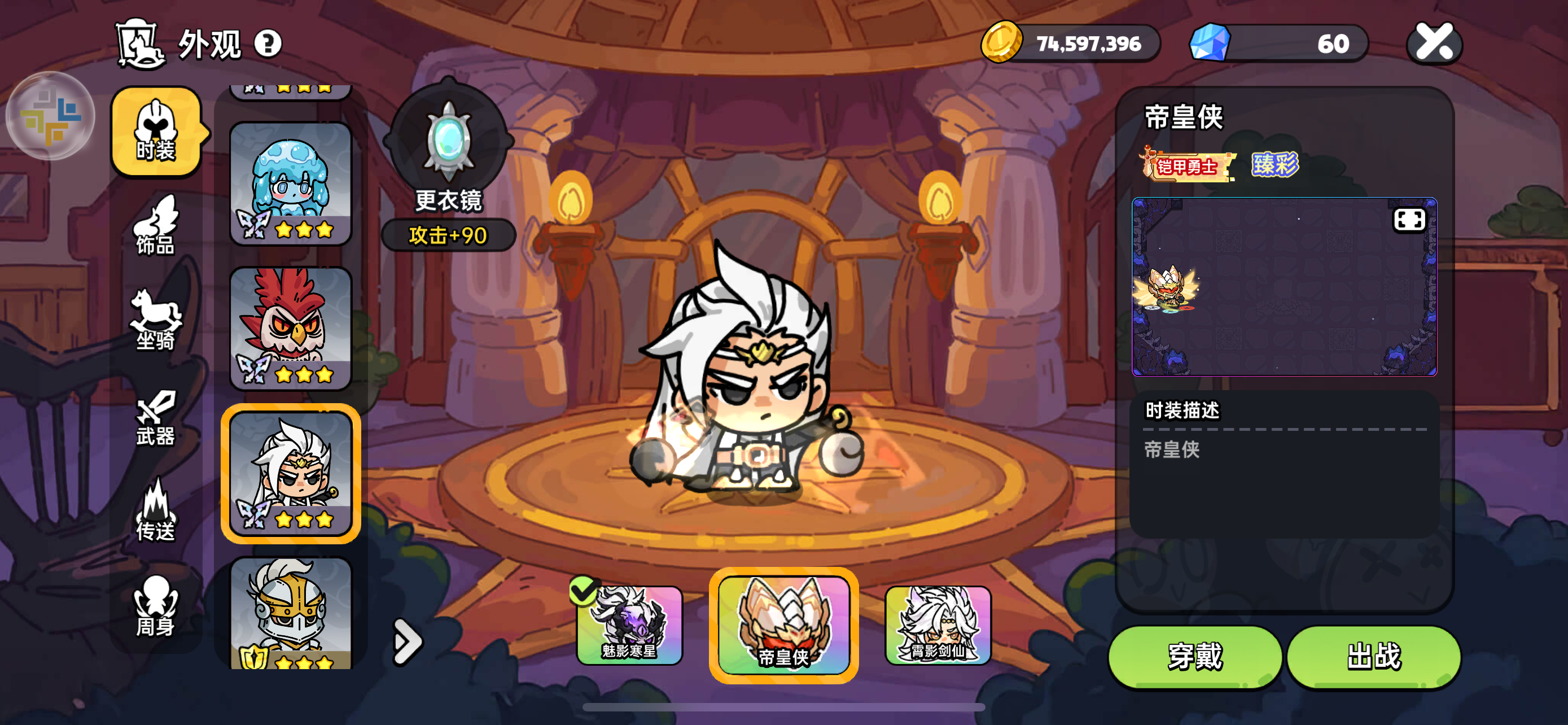The width and height of the screenshot is (1568, 725).
Task: Switch to the 时装 costume tab
Action: pos(156,132)
